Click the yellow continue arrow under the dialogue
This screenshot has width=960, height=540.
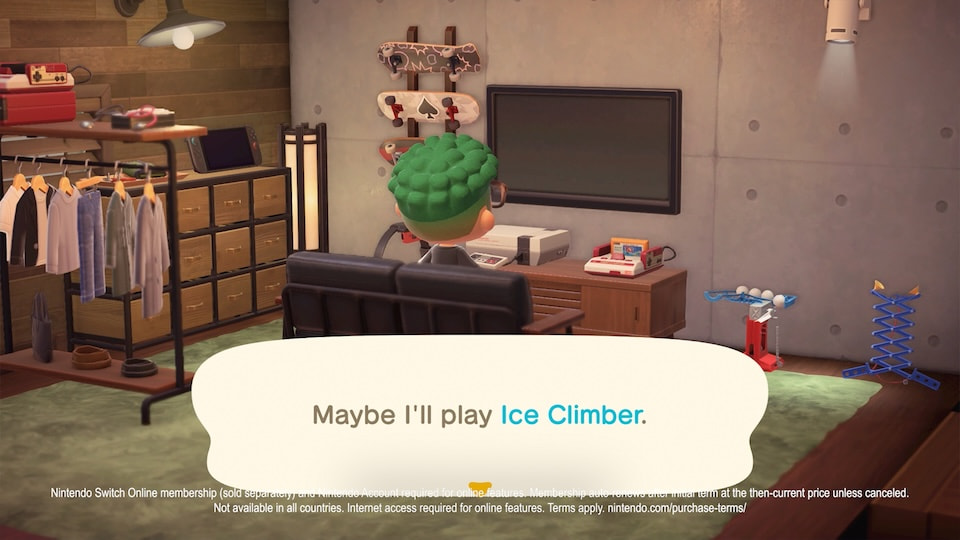pos(480,489)
